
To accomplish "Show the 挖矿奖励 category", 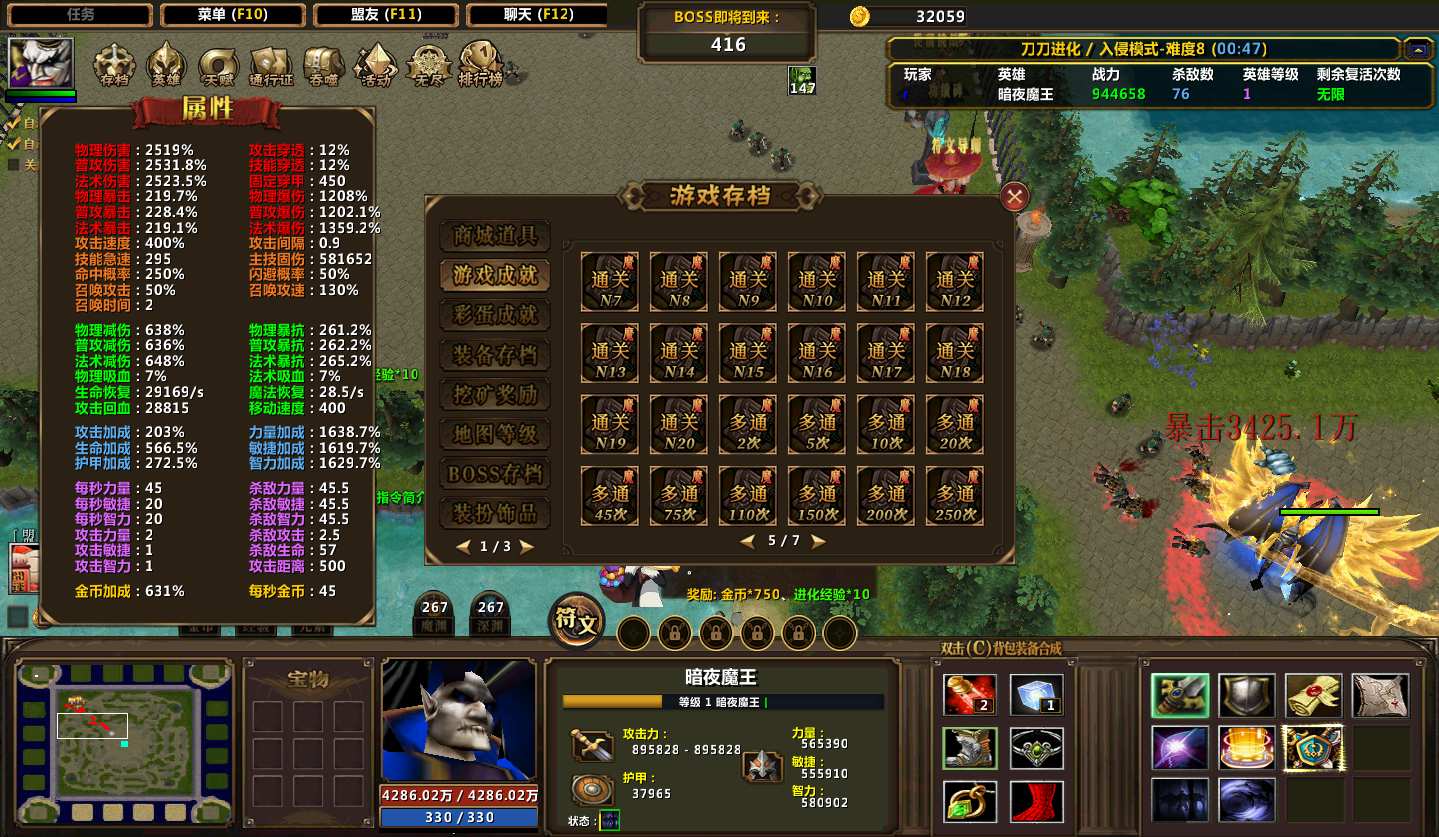I will click(495, 395).
